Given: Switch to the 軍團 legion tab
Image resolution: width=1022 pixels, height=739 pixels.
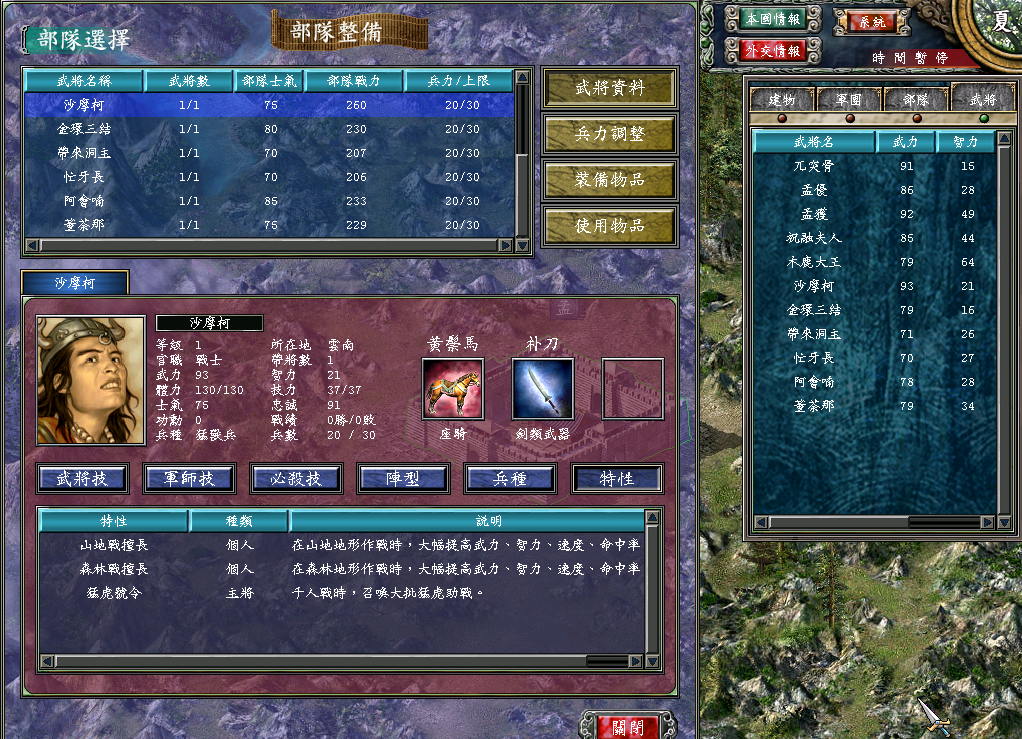Looking at the screenshot, I should coord(848,99).
